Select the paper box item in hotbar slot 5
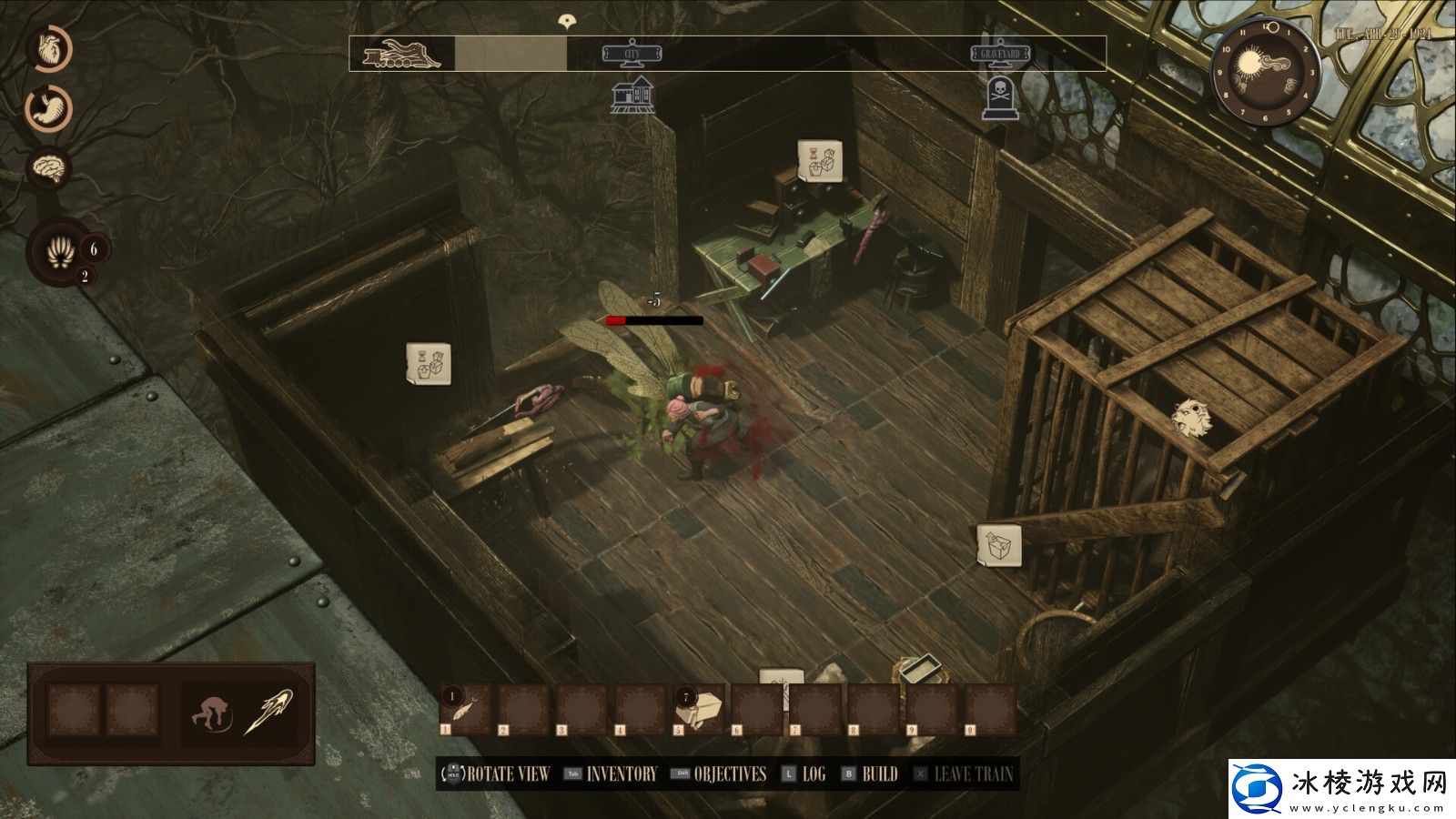The width and height of the screenshot is (1456, 819). point(699,710)
